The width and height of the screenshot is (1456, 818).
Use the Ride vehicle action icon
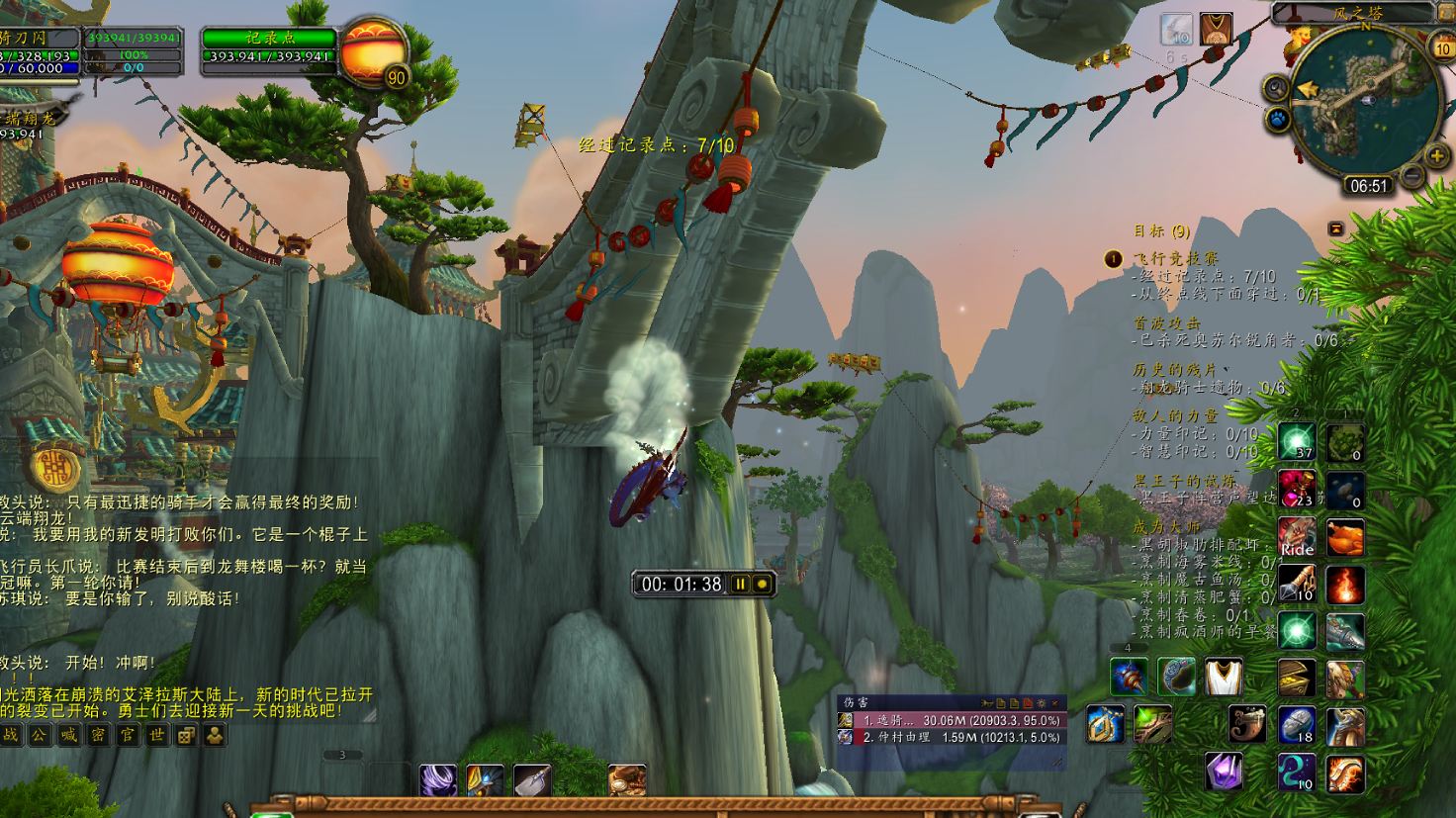tap(1296, 537)
